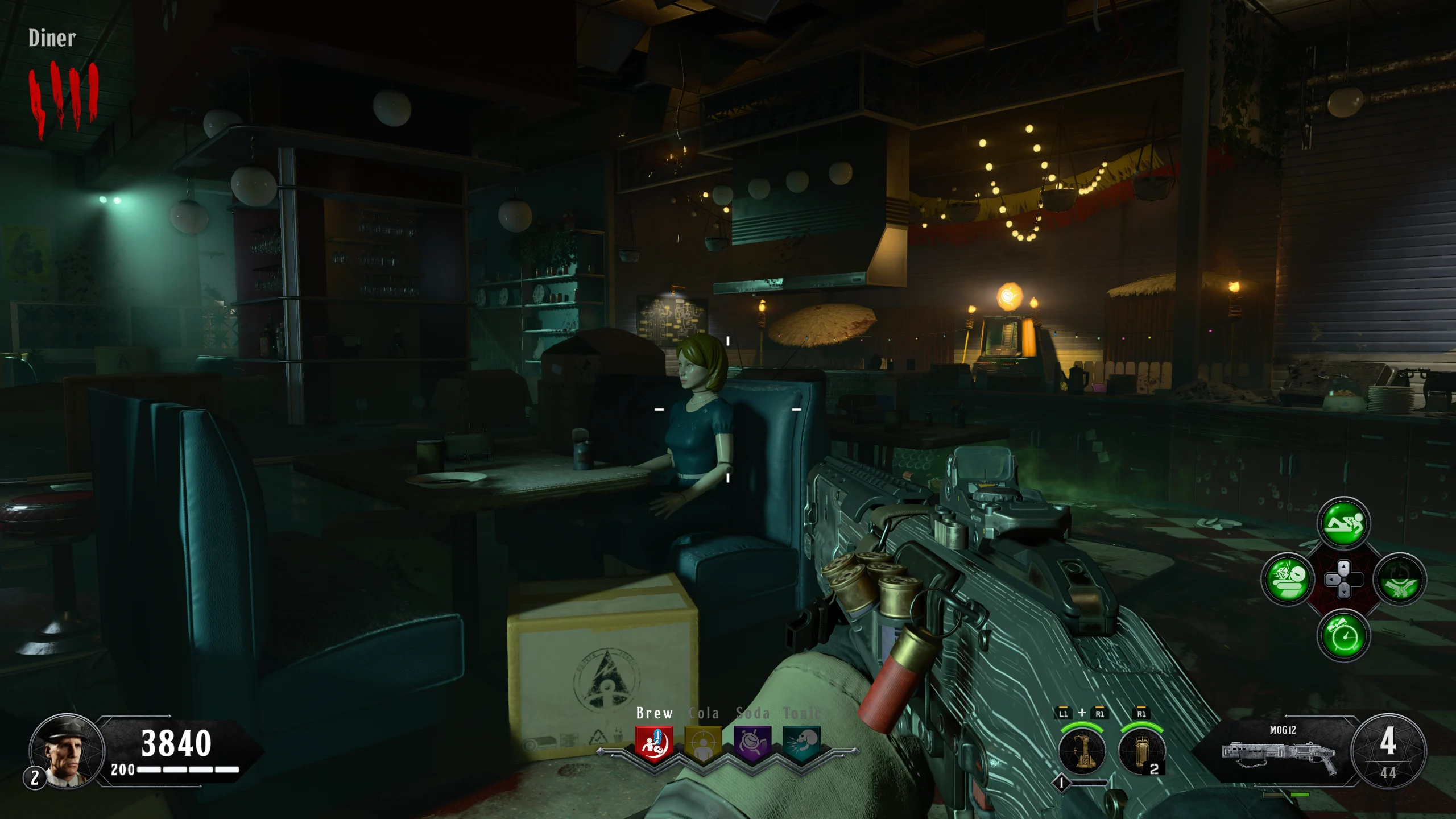This screenshot has width=1456, height=819.
Task: Activate the crossed swords elixir on cooldown
Action: [1400, 580]
